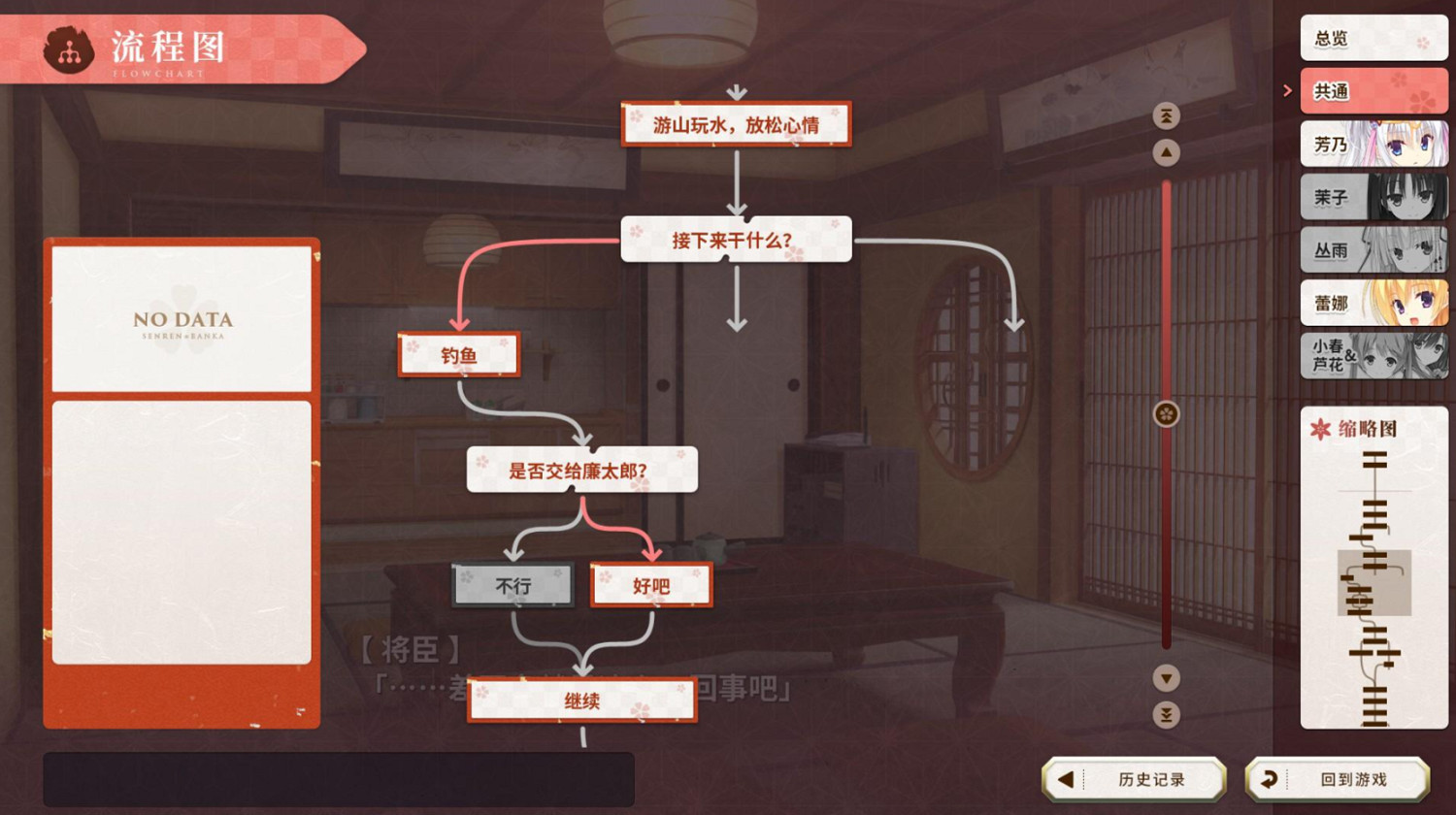This screenshot has height=815, width=1456.
Task: Select the 继续 node in the flowchart
Action: pos(582,701)
